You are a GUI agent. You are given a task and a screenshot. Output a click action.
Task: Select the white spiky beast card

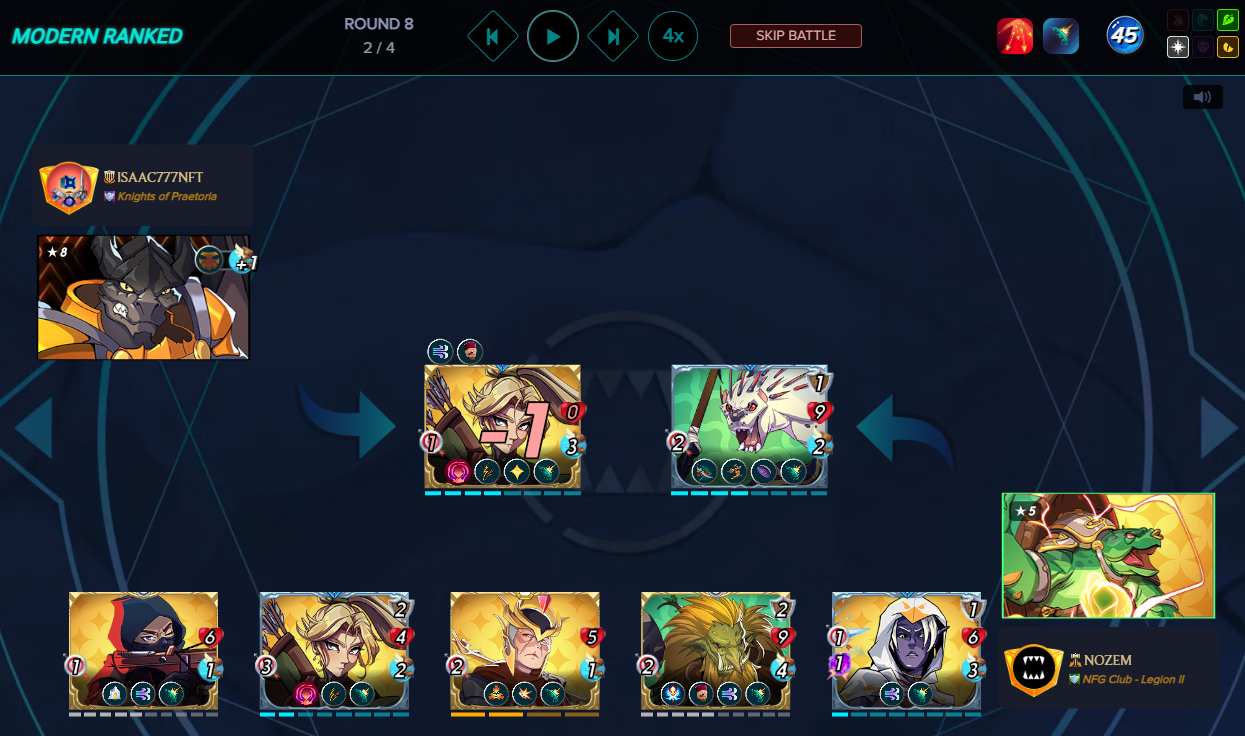[749, 427]
